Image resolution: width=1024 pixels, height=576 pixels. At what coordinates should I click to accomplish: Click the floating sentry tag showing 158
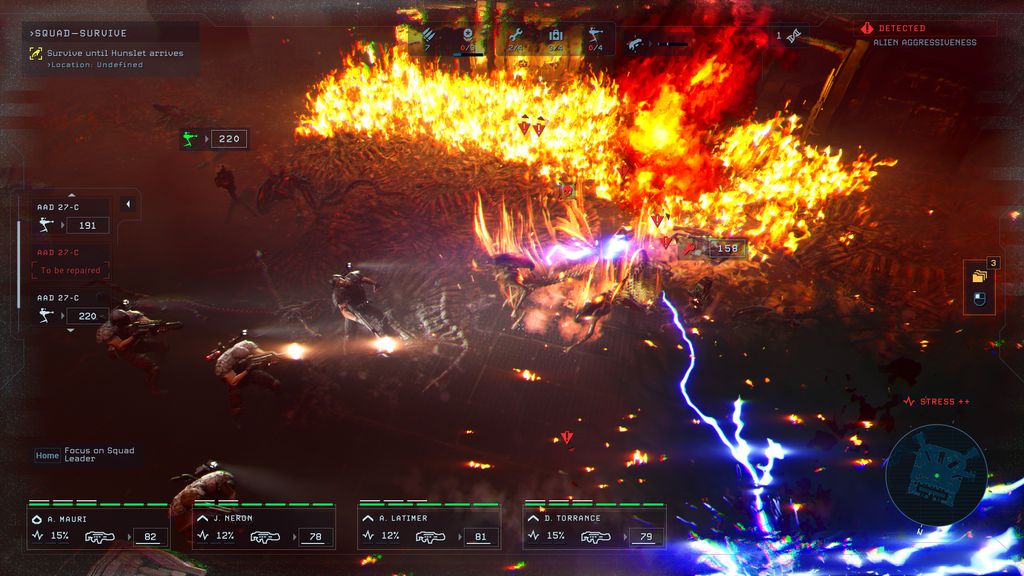[714, 248]
